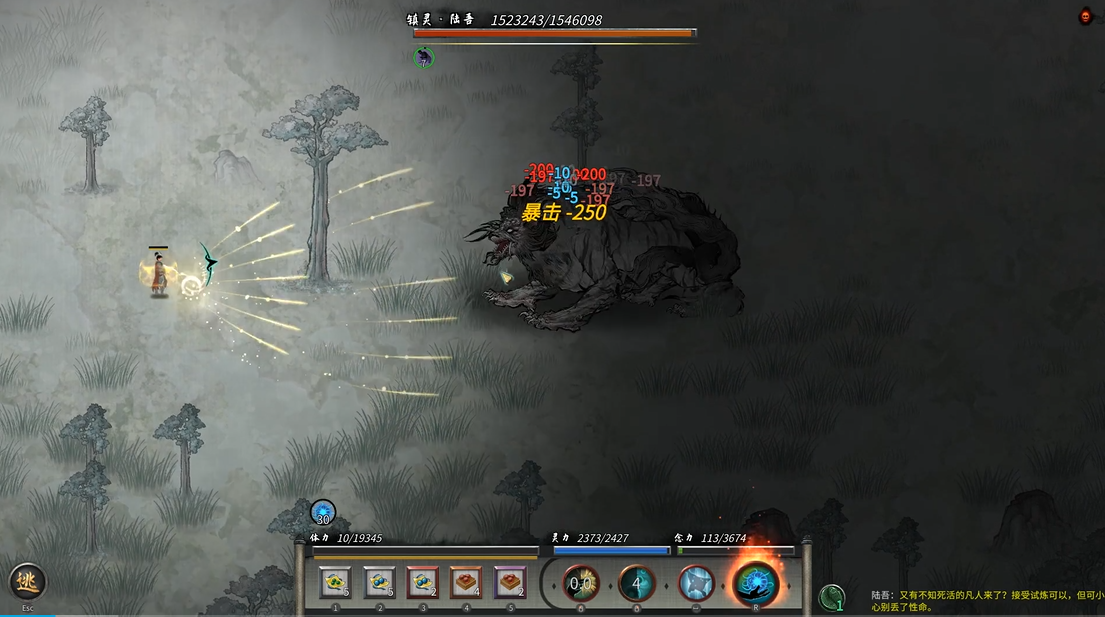The width and height of the screenshot is (1105, 617).
Task: Cast the blue lightning figure skill
Action: (696, 583)
